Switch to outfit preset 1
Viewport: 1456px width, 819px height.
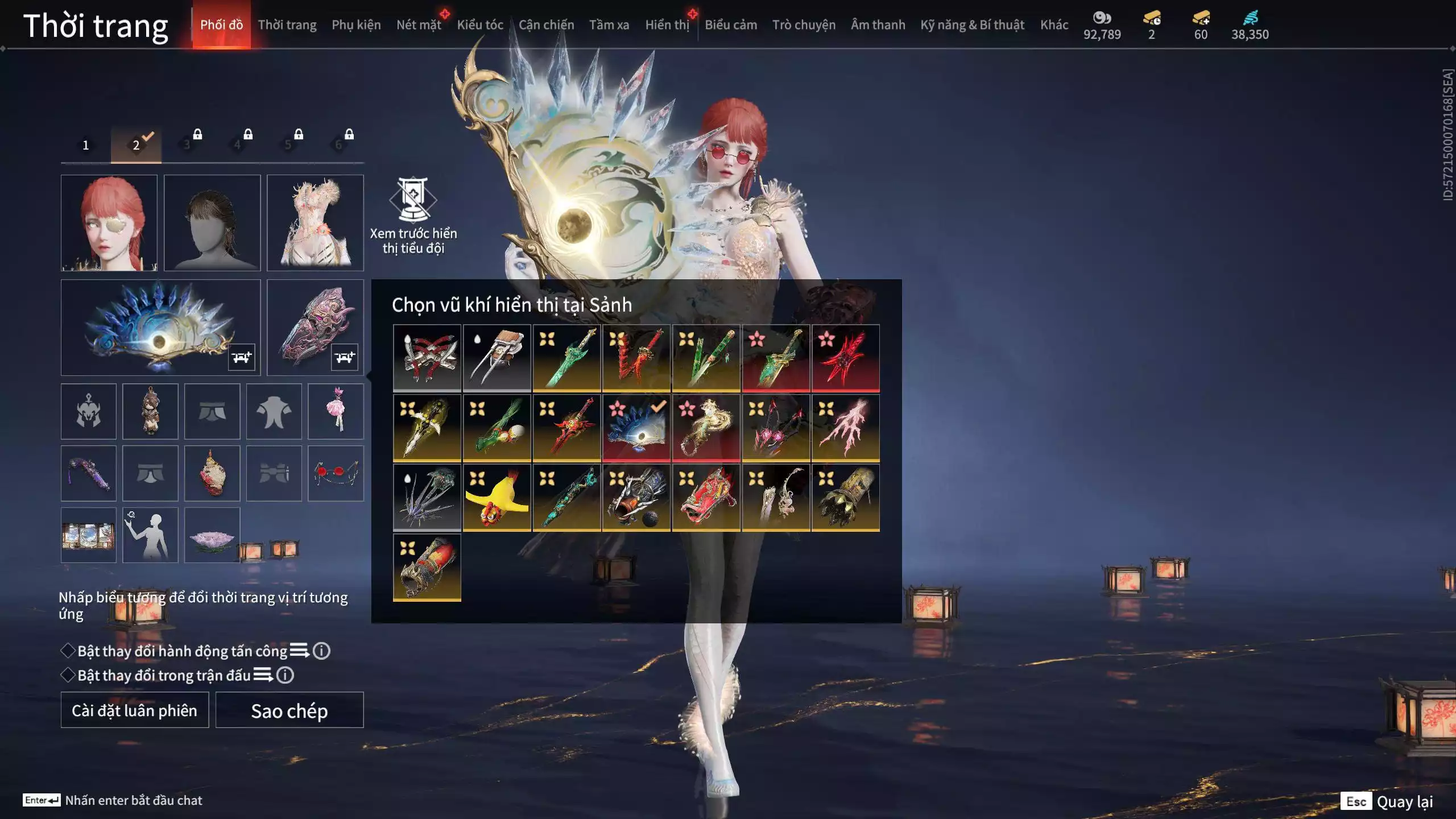point(86,145)
